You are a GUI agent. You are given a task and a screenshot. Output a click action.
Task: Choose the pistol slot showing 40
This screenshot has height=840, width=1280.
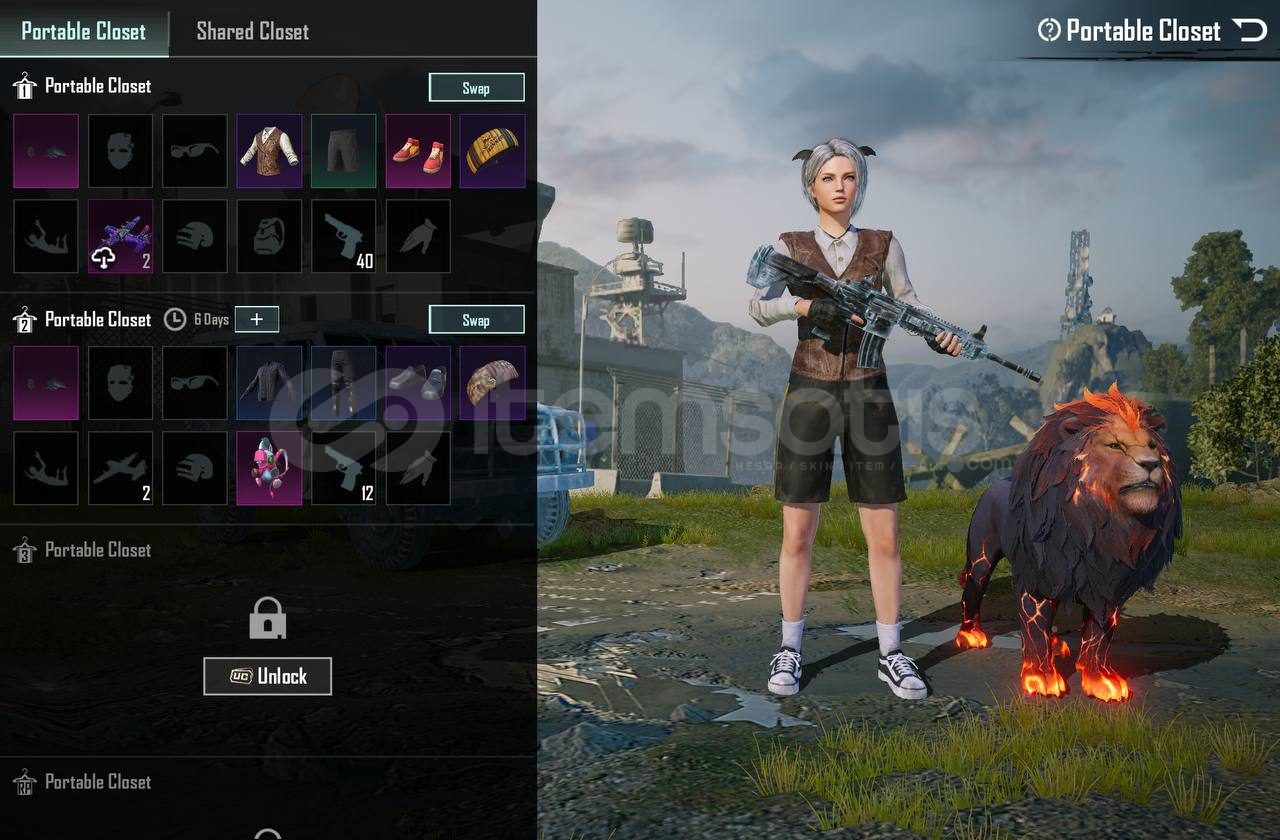tap(344, 236)
